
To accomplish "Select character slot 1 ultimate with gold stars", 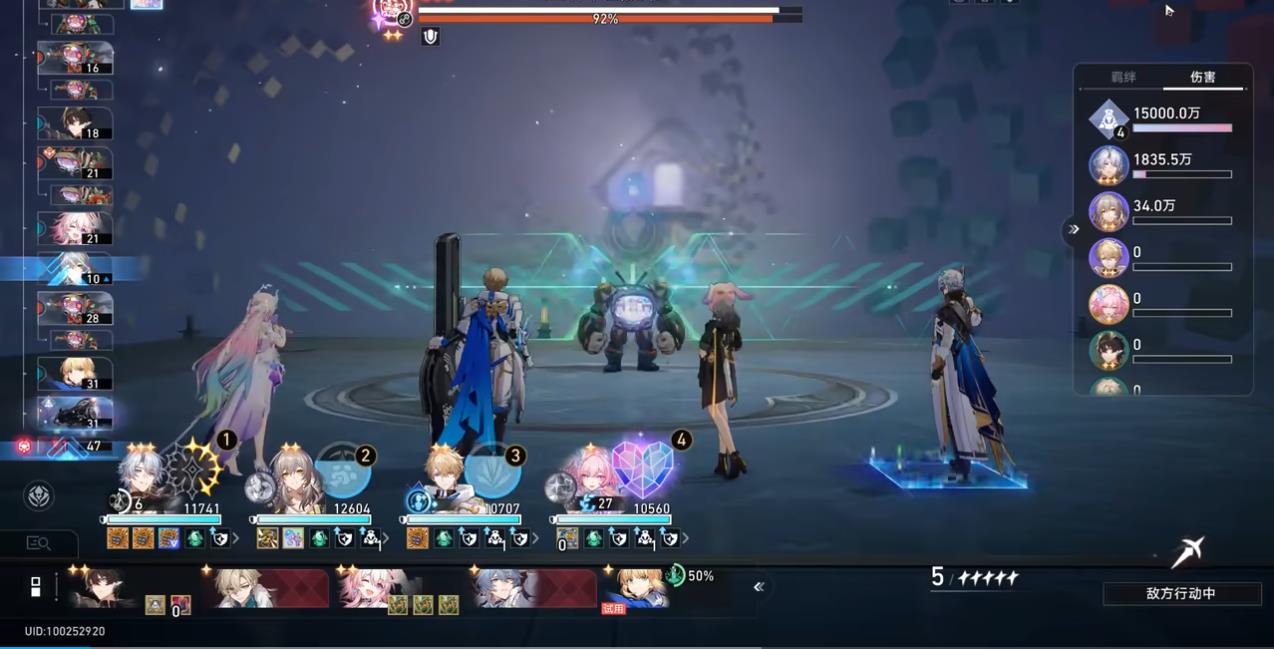I will (x=194, y=469).
